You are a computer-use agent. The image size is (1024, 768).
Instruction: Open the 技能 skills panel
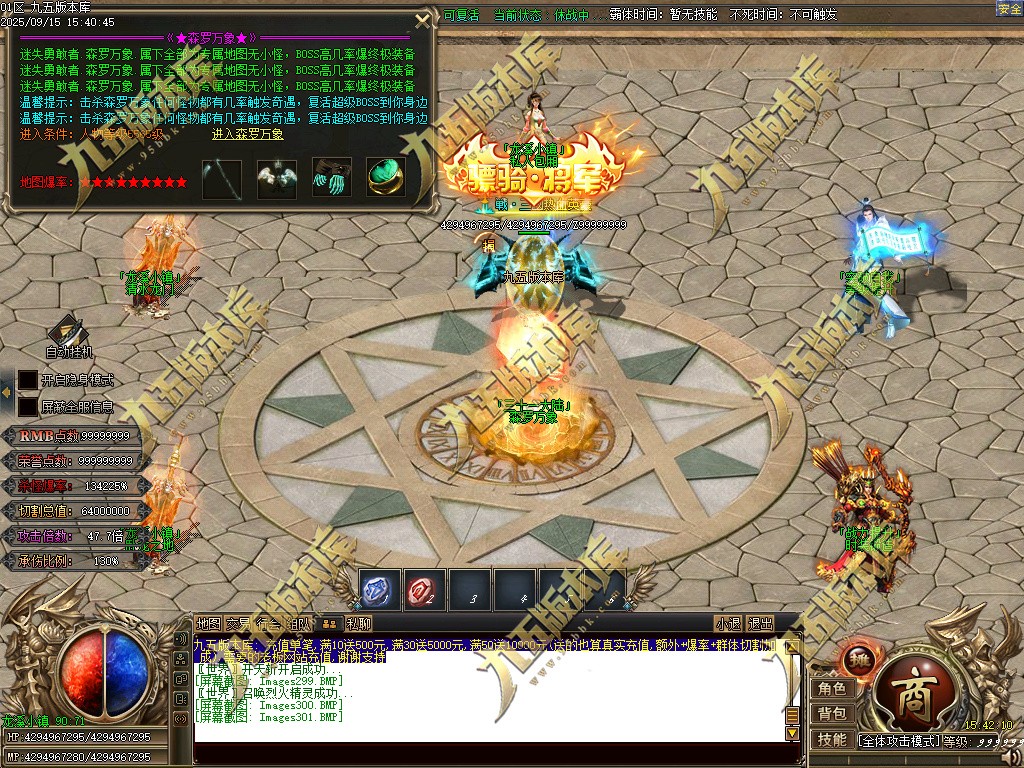point(832,740)
